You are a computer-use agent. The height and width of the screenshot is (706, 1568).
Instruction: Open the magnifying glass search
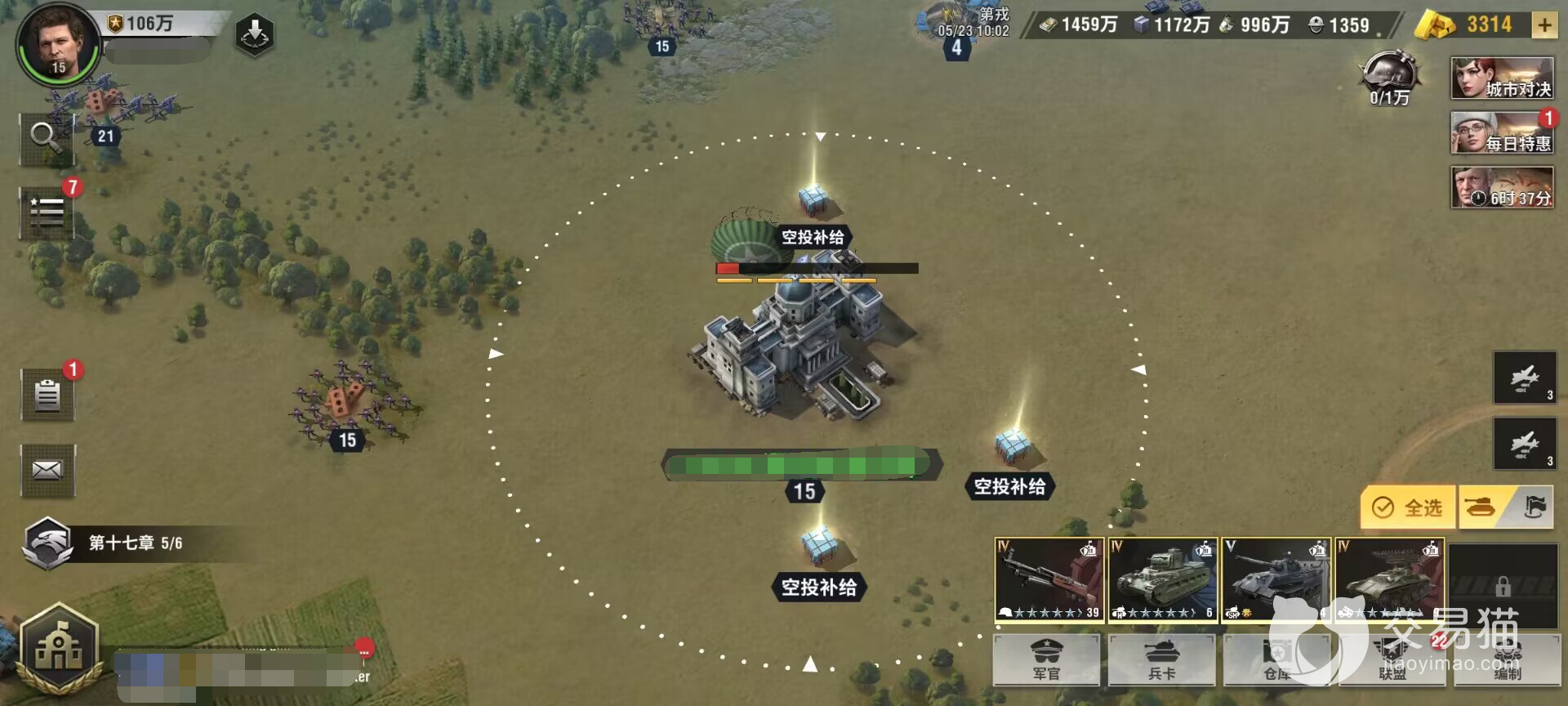tap(47, 137)
